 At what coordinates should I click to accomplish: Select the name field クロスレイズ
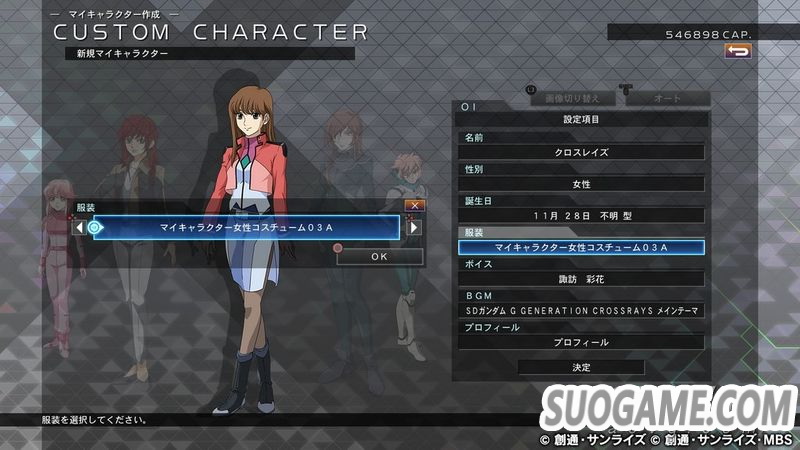tap(581, 152)
